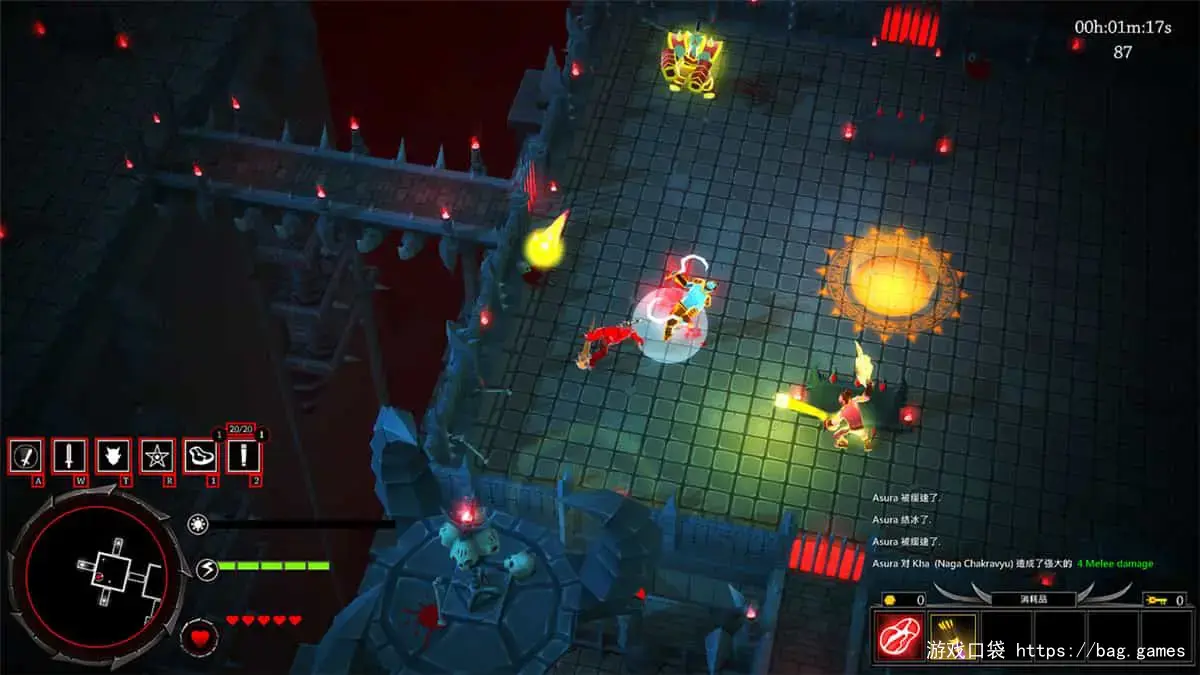This screenshot has height=675, width=1200.
Task: Use the pentagram star skill
Action: coord(157,456)
